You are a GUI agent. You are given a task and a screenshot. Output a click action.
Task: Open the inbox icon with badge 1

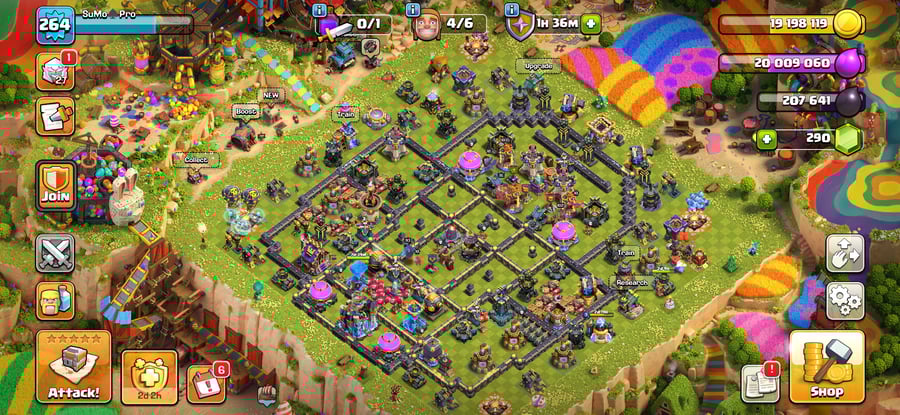tap(55, 72)
